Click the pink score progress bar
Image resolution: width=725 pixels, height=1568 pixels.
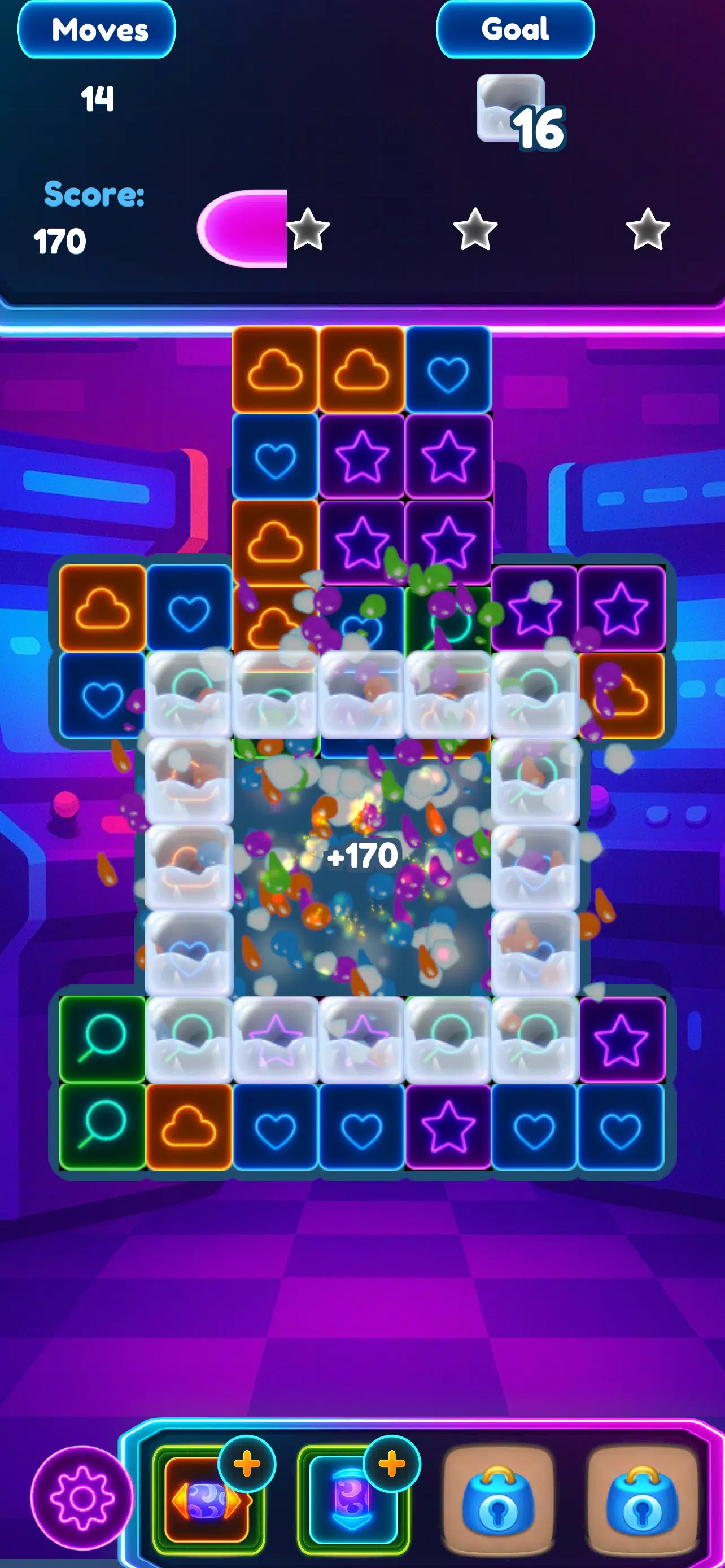(x=243, y=230)
